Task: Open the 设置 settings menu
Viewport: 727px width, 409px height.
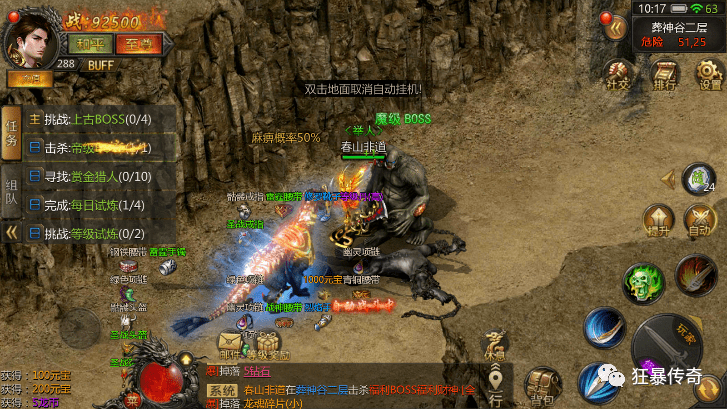Action: 709,74
